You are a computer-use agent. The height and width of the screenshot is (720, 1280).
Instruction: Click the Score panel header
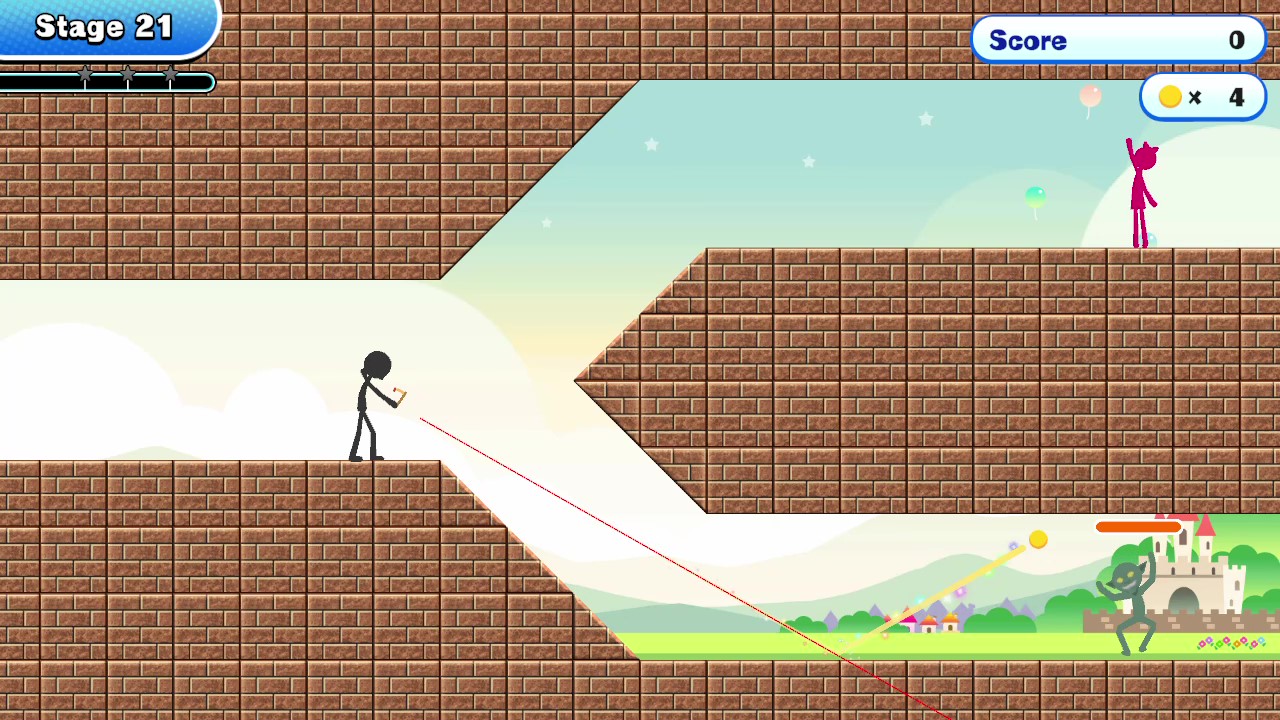click(x=1118, y=40)
